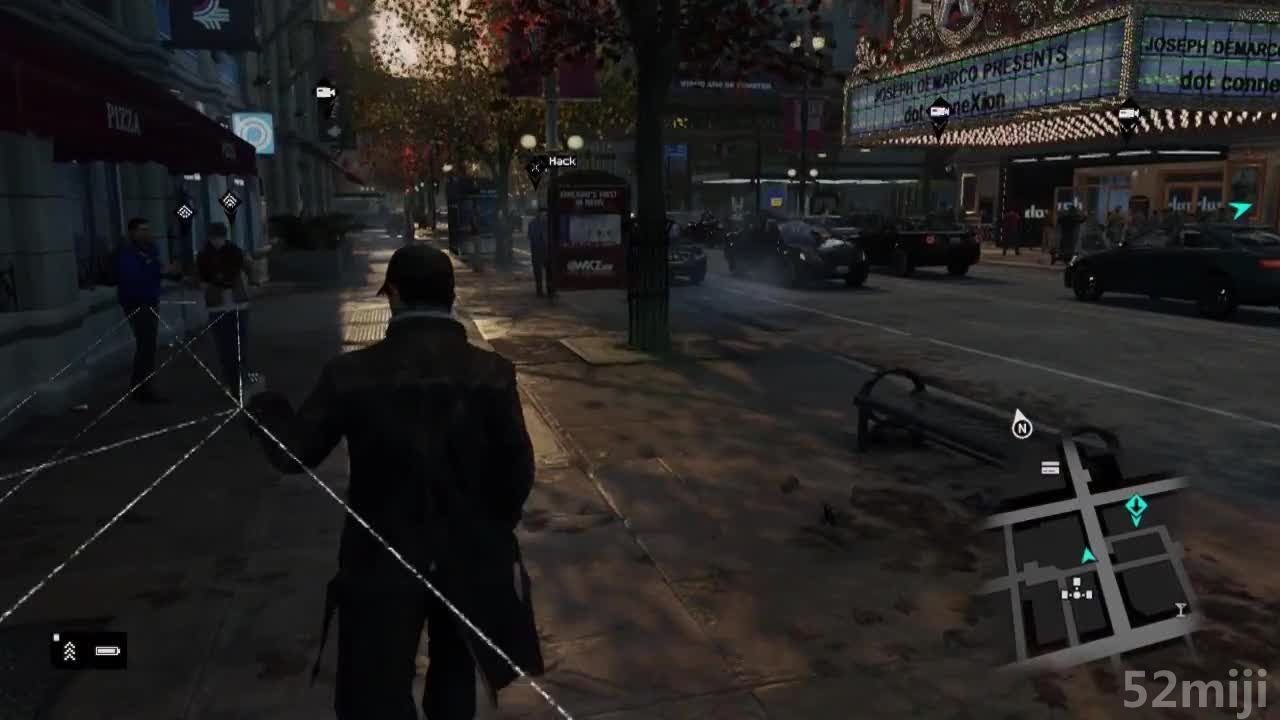Click the camera marker beside the blue ctOS sign
Viewport: 1280px width, 720px height.
pyautogui.click(x=325, y=93)
